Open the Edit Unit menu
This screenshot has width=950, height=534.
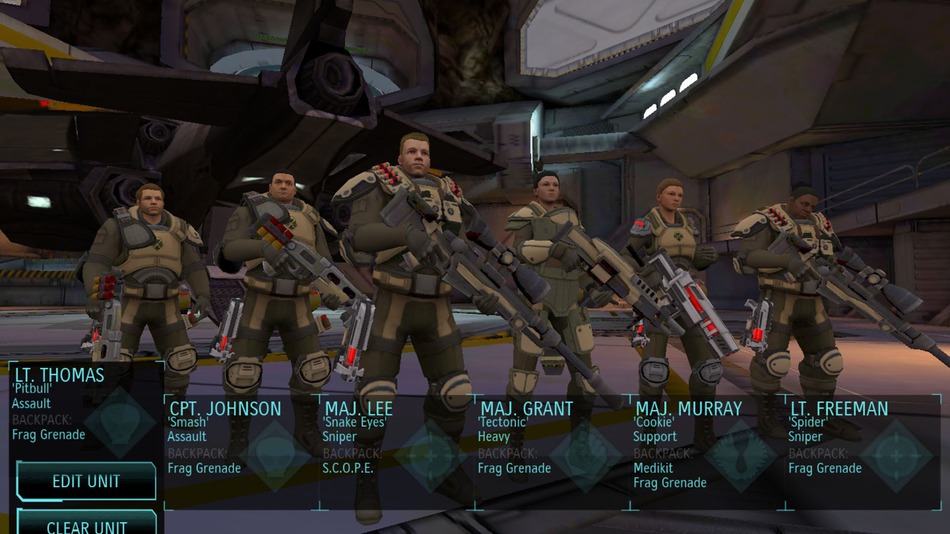tap(86, 481)
